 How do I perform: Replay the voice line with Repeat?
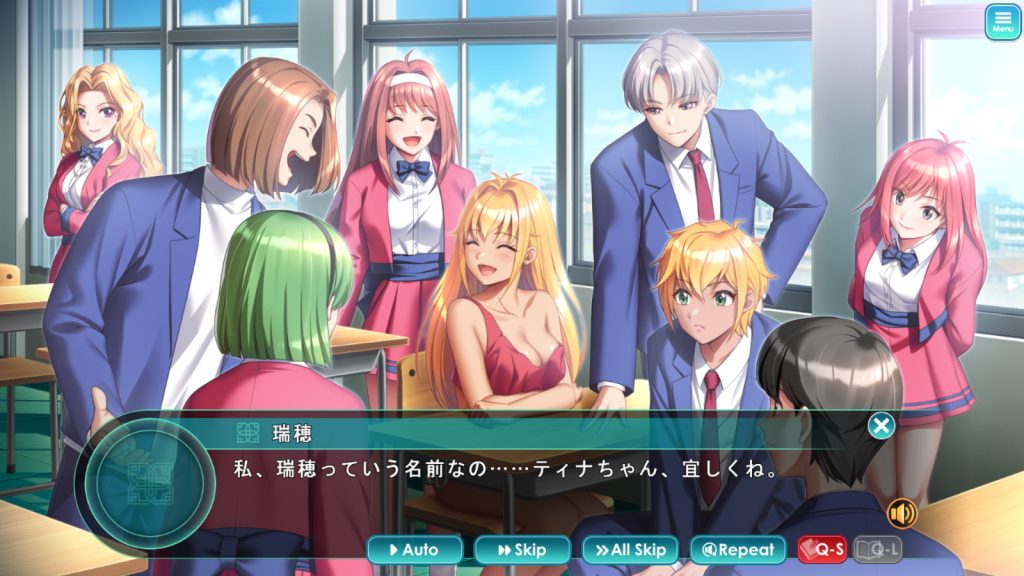pyautogui.click(x=738, y=549)
